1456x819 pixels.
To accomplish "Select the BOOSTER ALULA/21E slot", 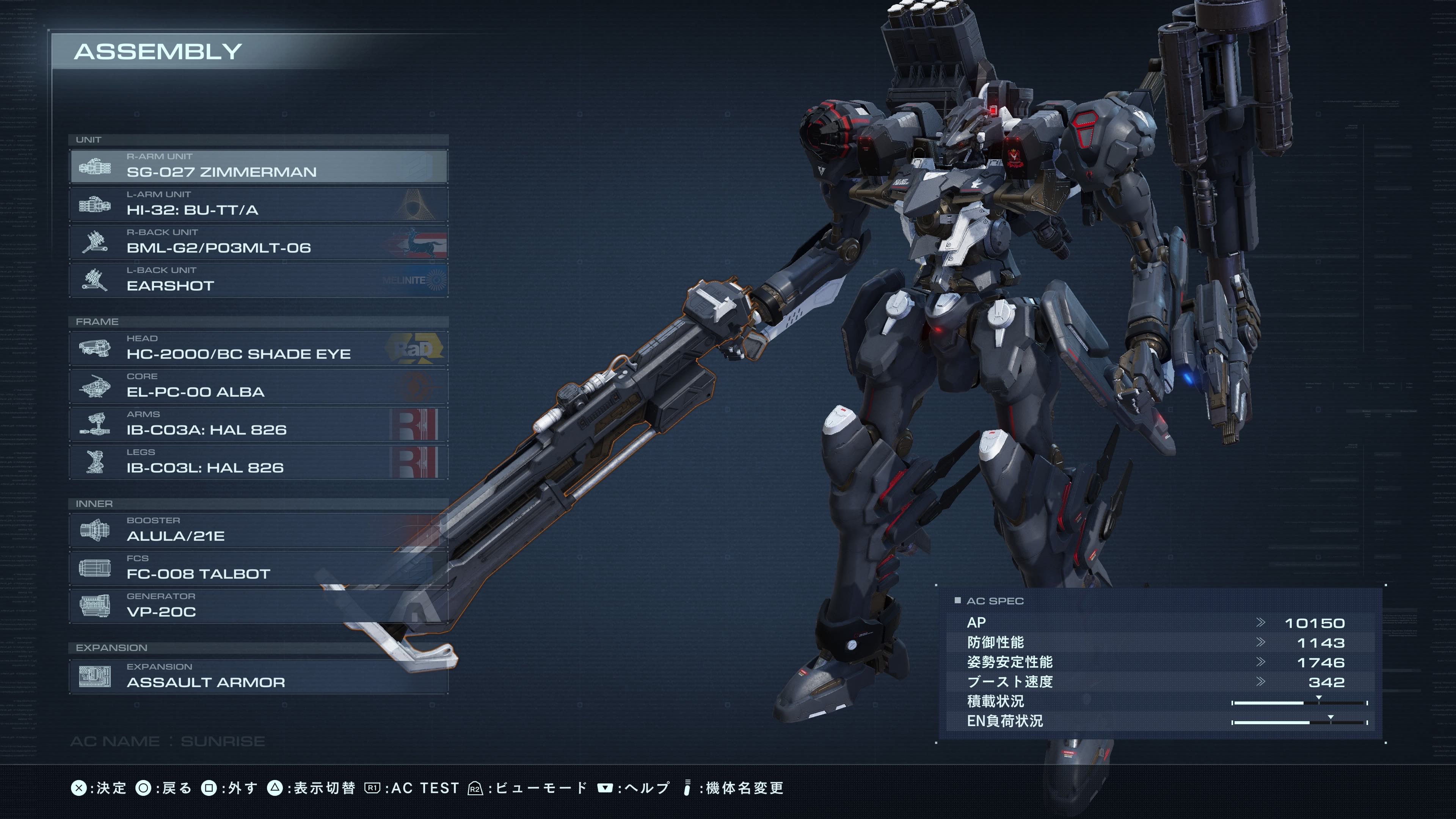I will [x=258, y=530].
